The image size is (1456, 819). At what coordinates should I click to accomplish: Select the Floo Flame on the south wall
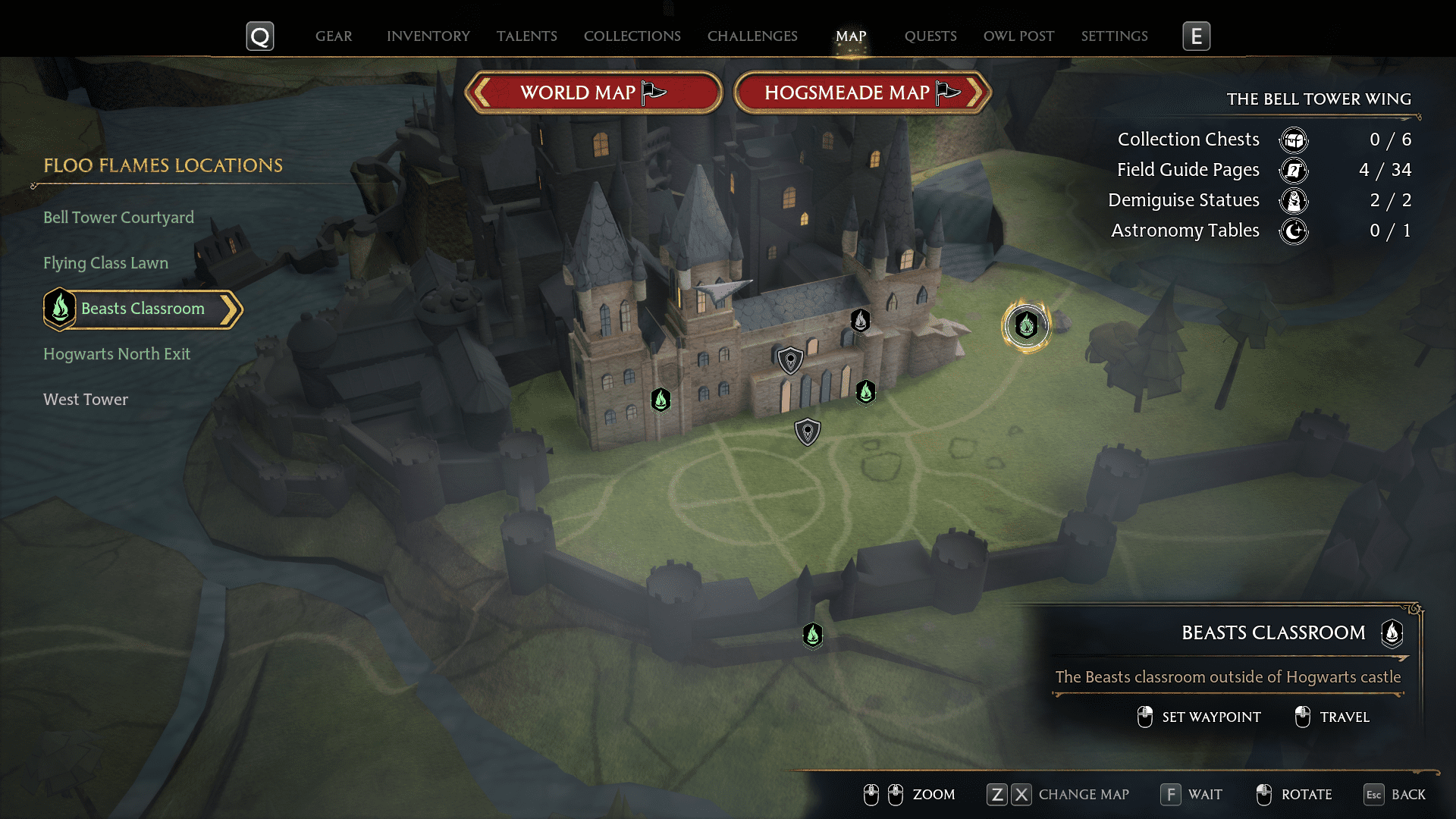[x=812, y=635]
